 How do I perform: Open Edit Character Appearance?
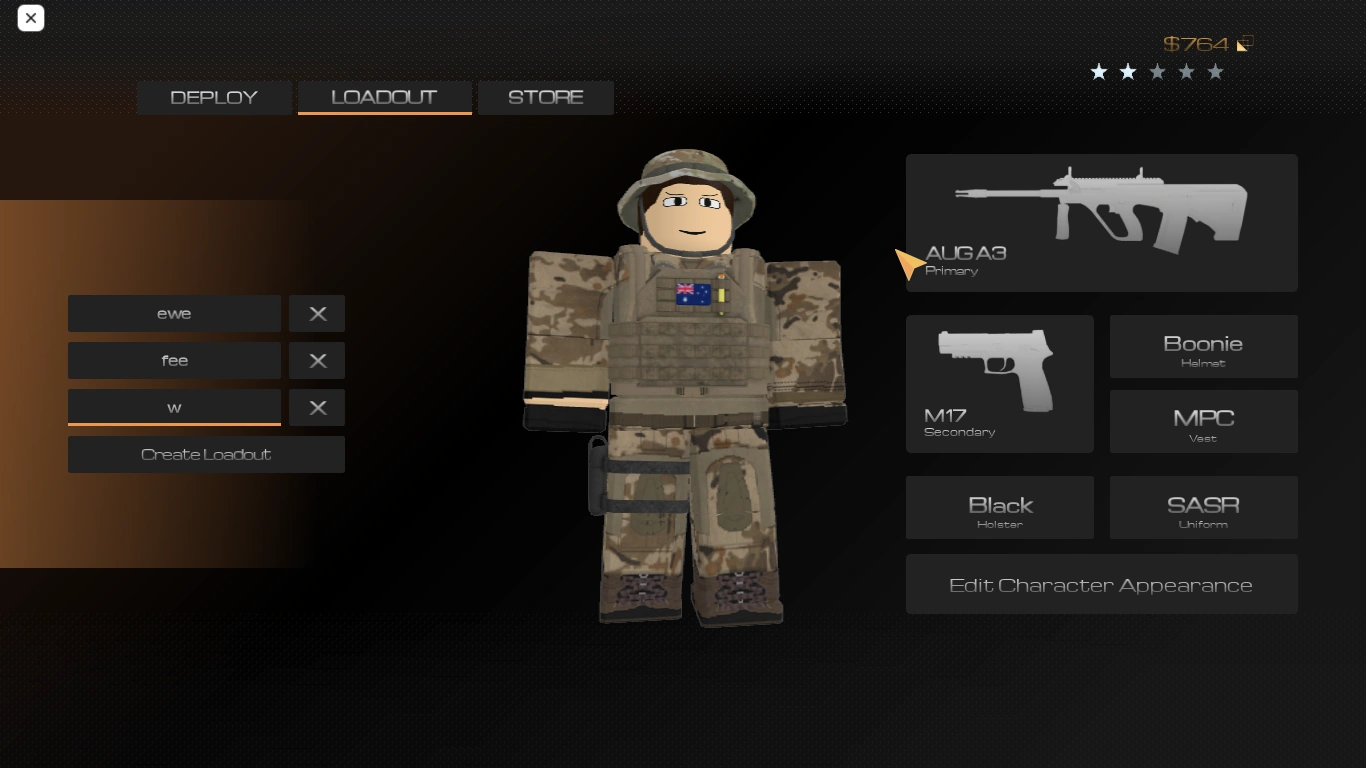pos(1101,584)
